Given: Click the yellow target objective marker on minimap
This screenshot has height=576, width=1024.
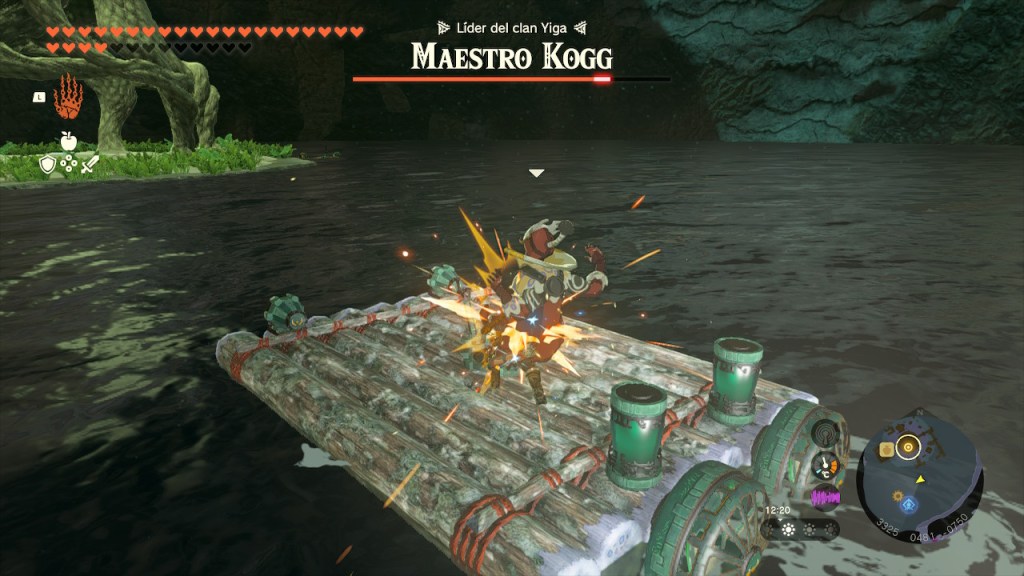Looking at the screenshot, I should (908, 446).
